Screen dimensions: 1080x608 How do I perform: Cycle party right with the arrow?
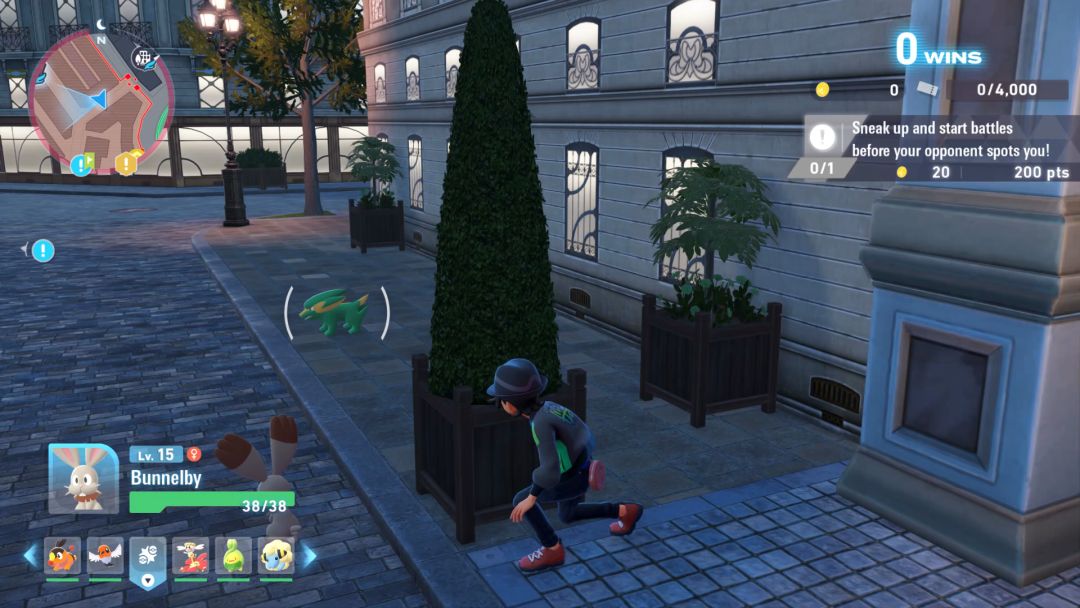pyautogui.click(x=309, y=555)
